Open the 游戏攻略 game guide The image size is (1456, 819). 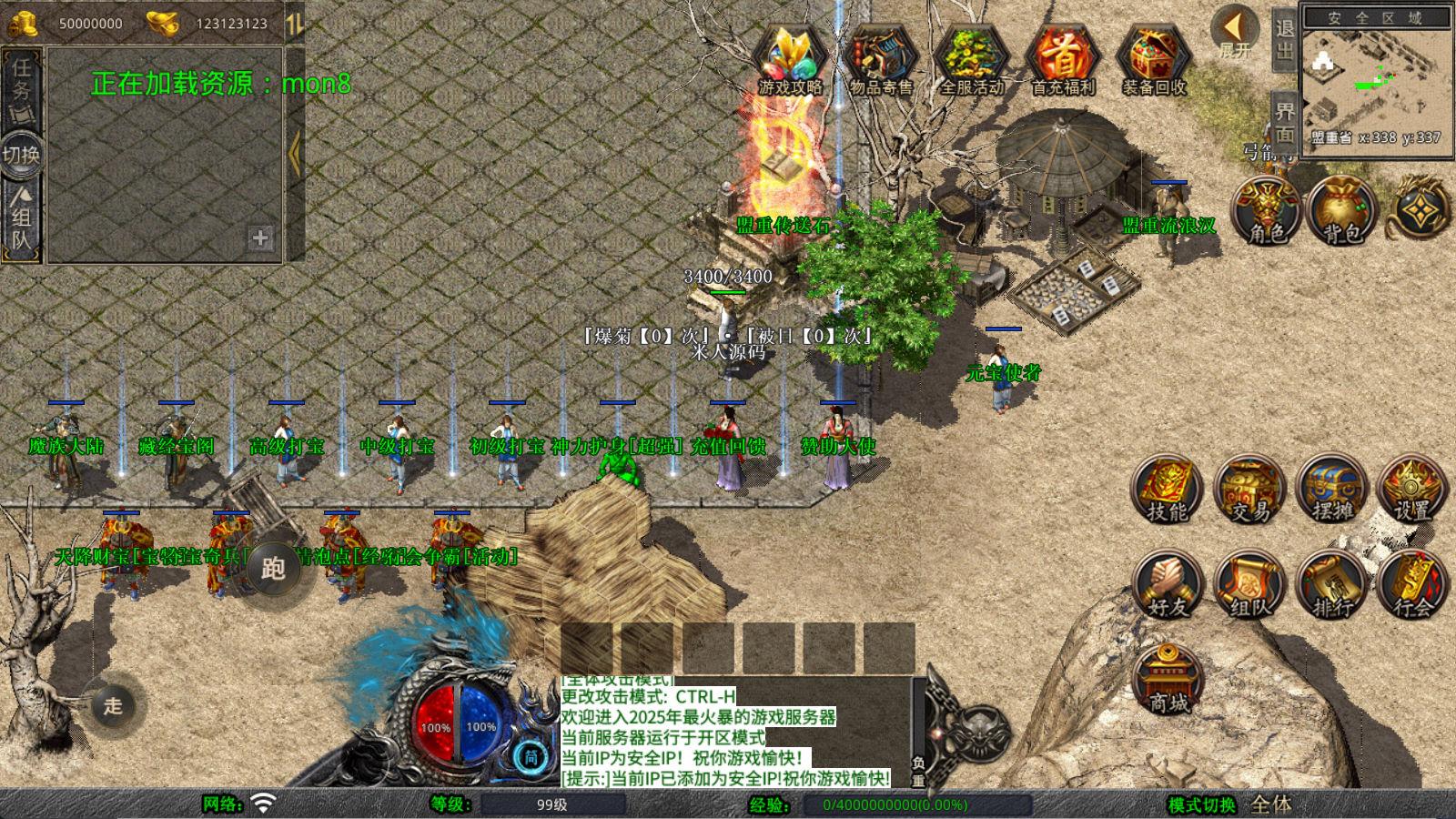pos(790,56)
